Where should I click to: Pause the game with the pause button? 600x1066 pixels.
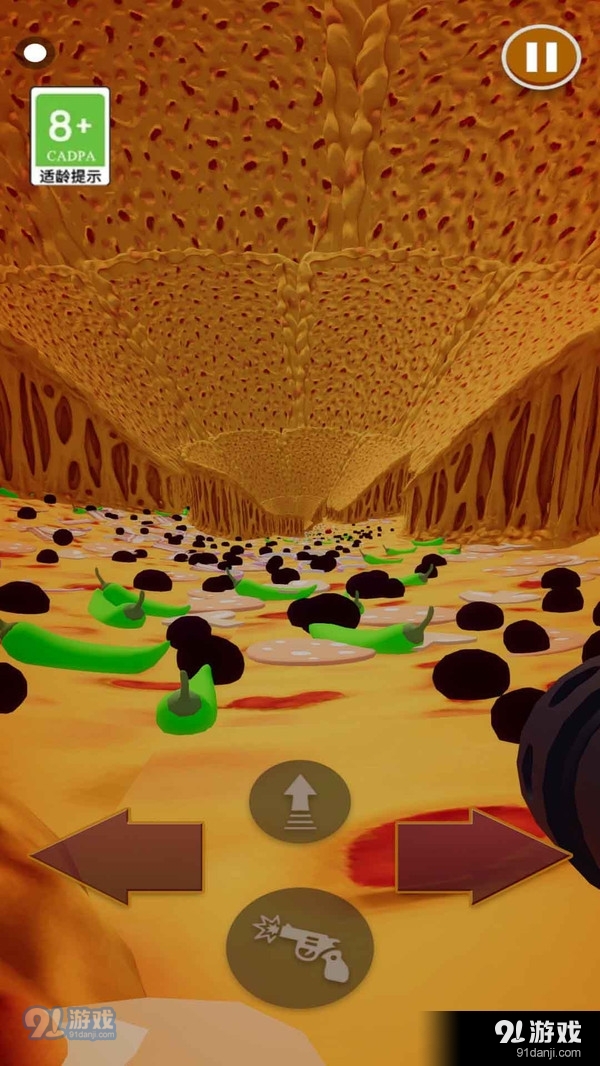click(x=541, y=56)
